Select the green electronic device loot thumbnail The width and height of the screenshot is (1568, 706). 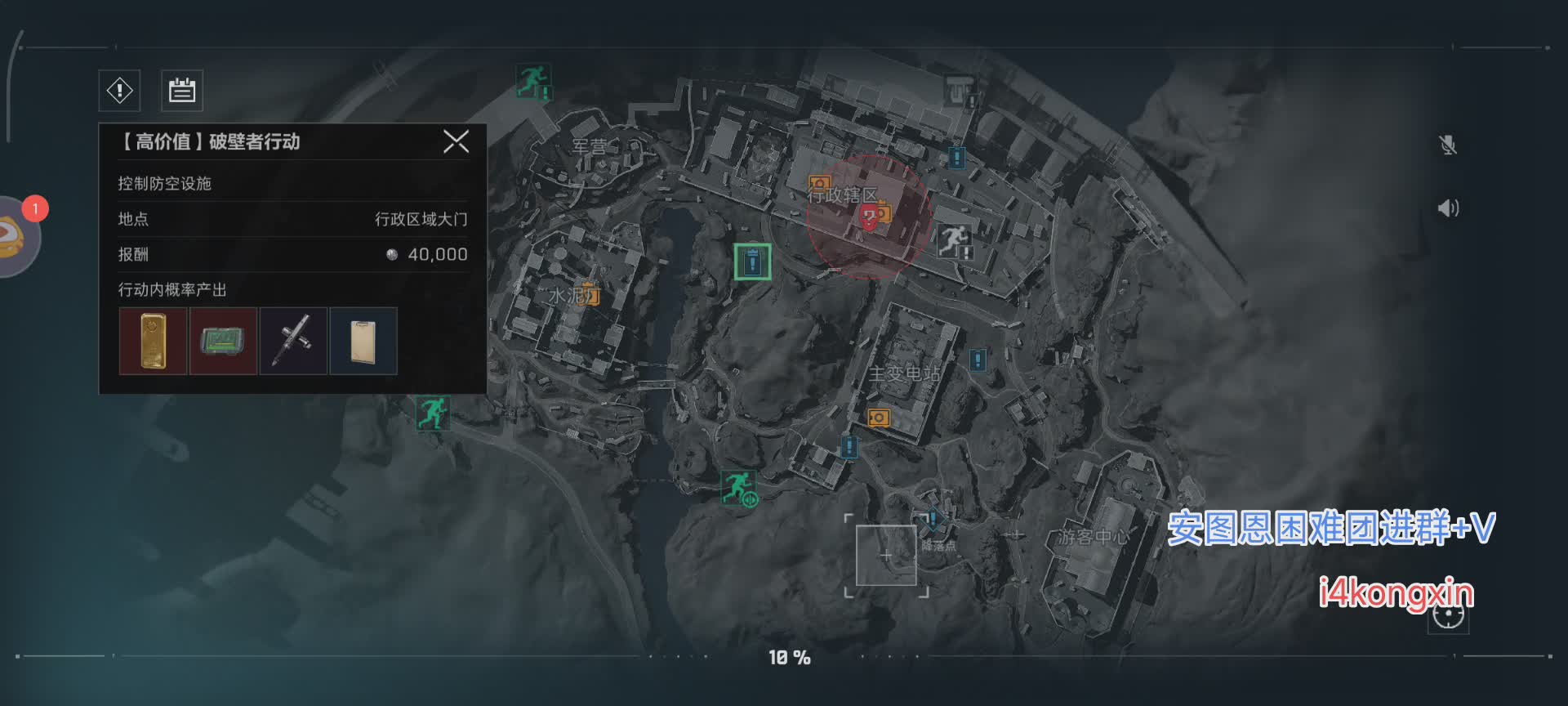point(223,341)
